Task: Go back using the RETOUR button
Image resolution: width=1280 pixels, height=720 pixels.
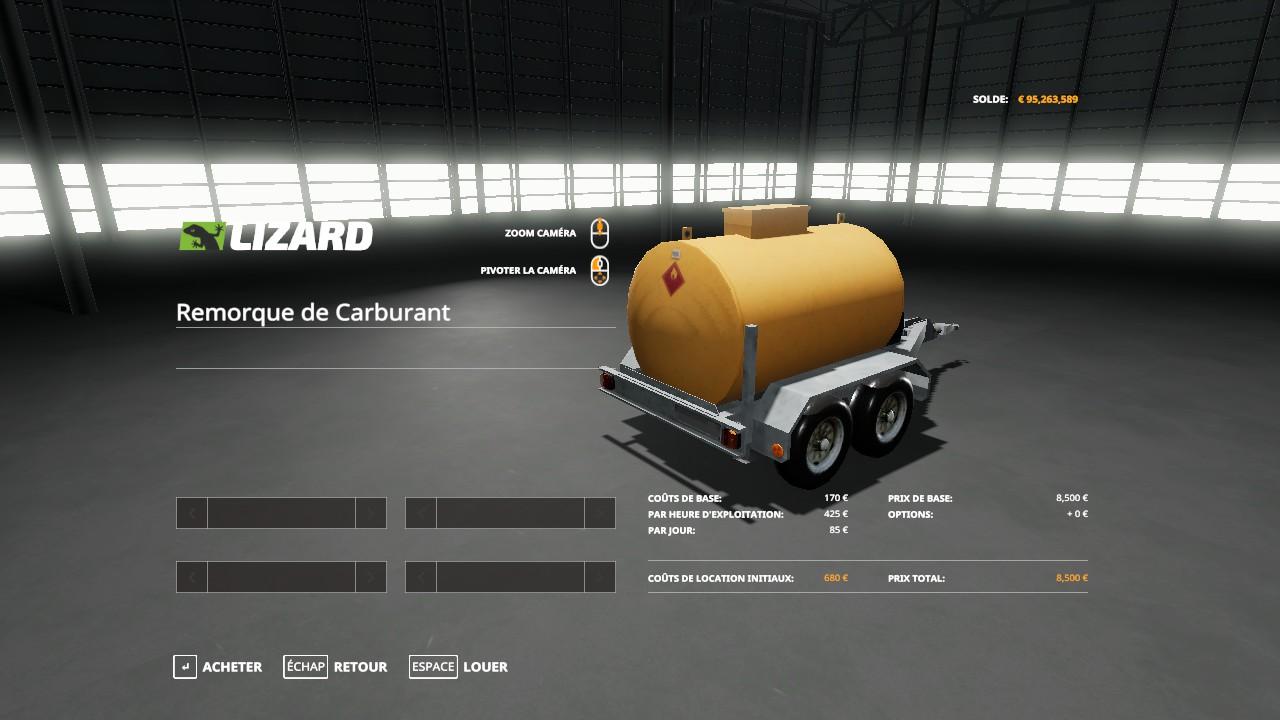Action: (x=336, y=667)
